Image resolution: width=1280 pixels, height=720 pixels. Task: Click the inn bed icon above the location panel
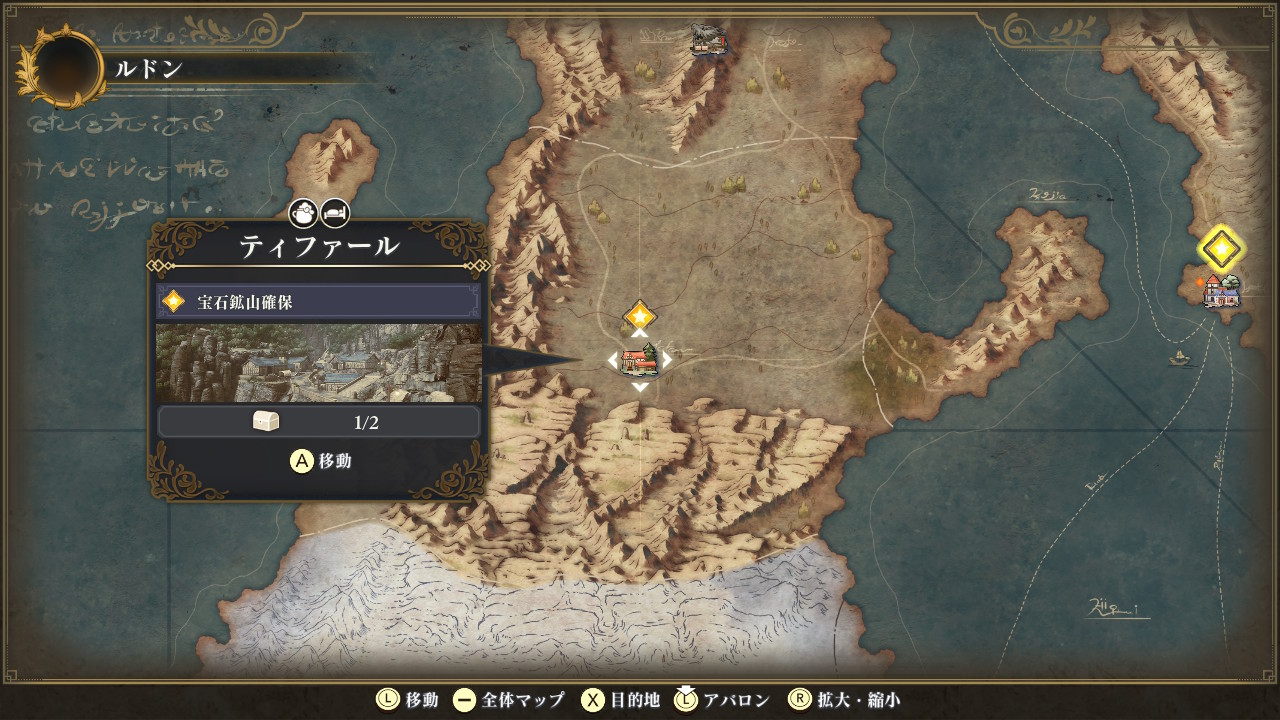(335, 213)
